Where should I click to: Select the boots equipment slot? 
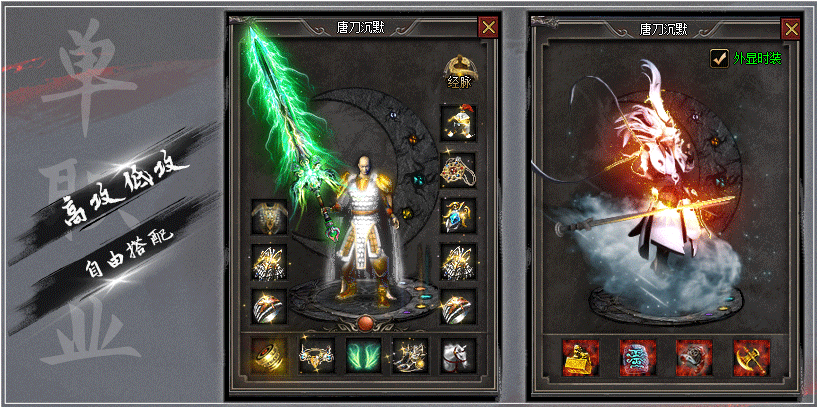(411, 353)
